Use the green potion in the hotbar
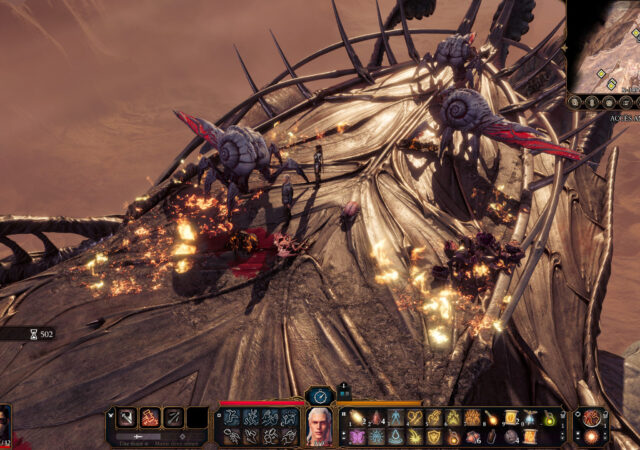The width and height of the screenshot is (640, 450). coord(547,418)
